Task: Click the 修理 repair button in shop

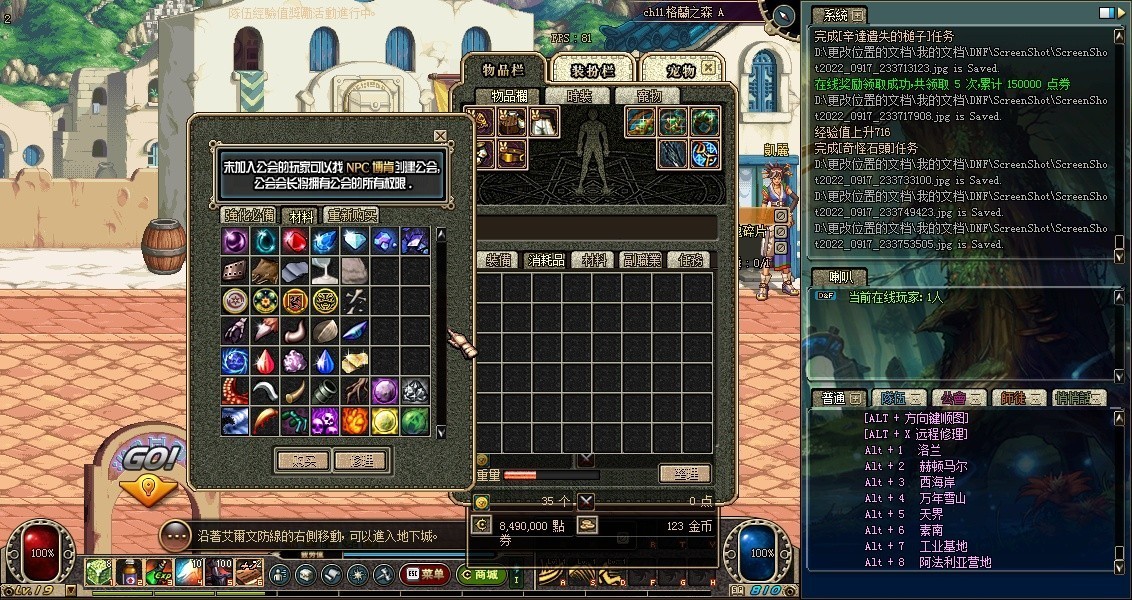Action: [361, 461]
